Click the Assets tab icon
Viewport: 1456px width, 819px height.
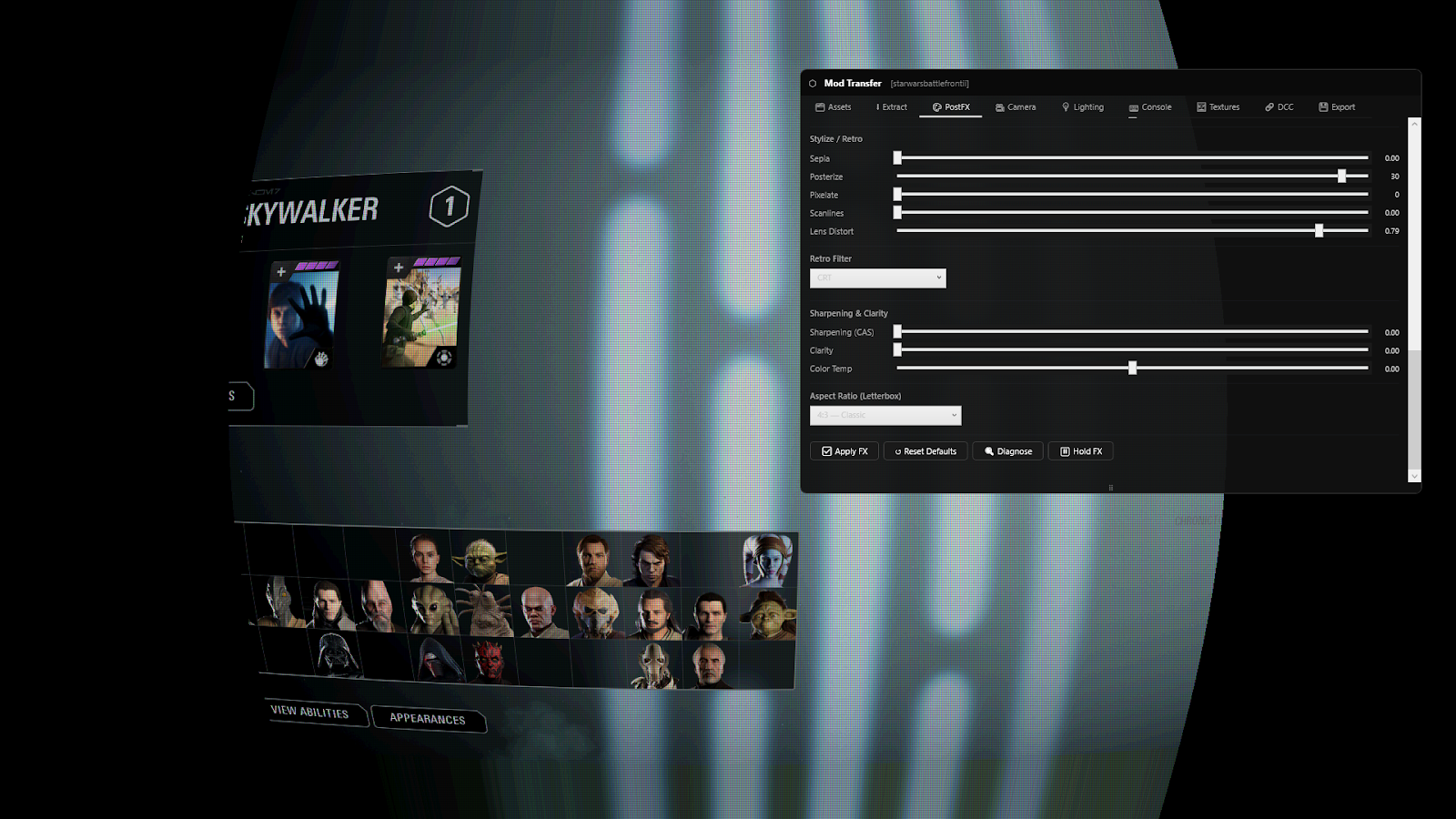819,106
